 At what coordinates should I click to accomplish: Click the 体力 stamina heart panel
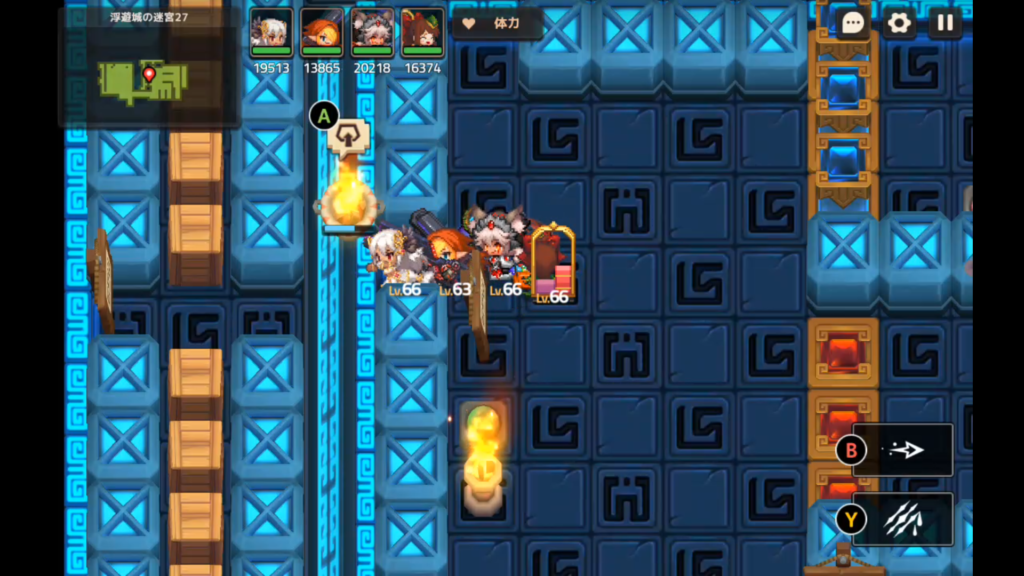click(497, 24)
